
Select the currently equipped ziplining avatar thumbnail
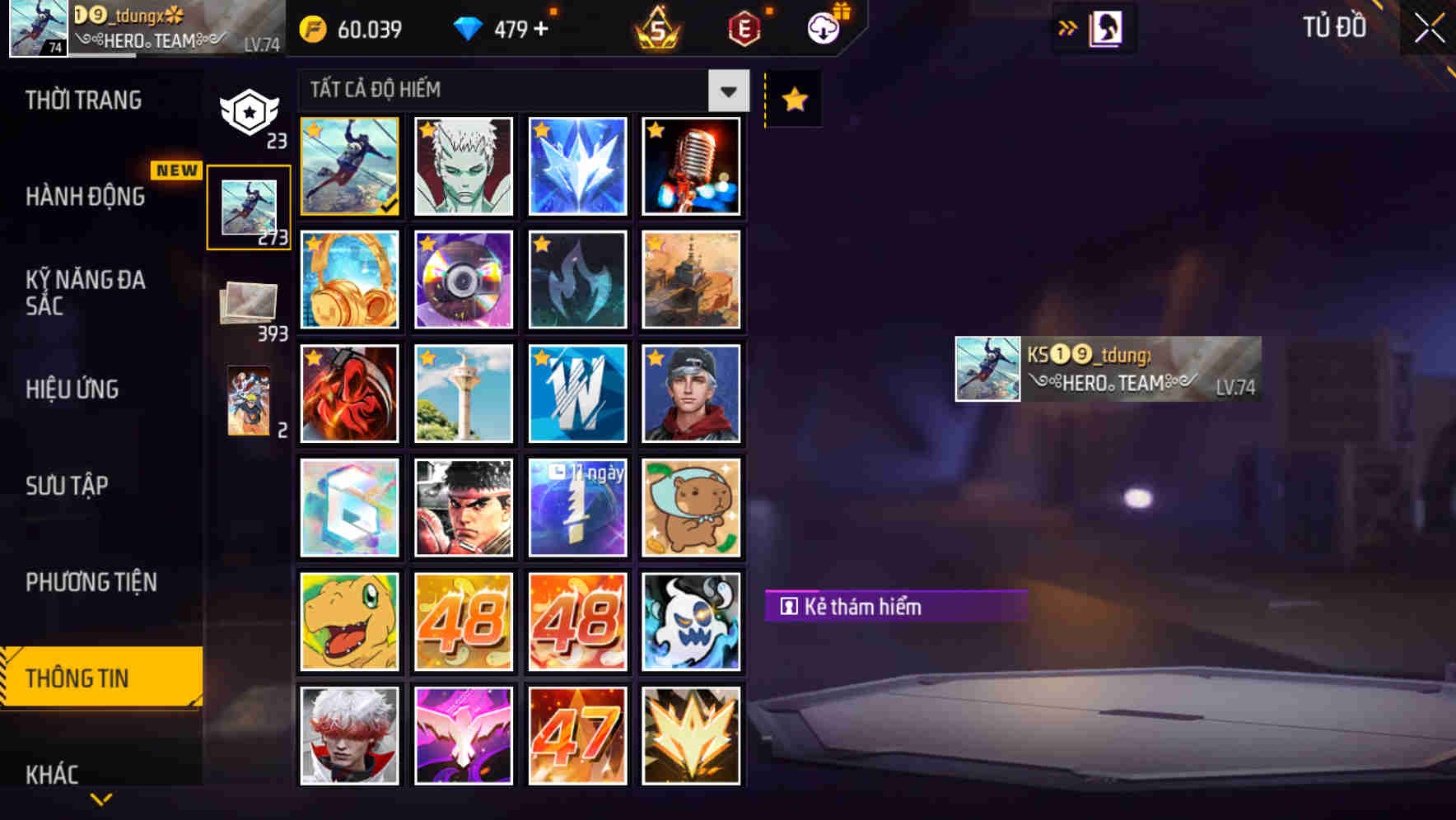tap(349, 166)
